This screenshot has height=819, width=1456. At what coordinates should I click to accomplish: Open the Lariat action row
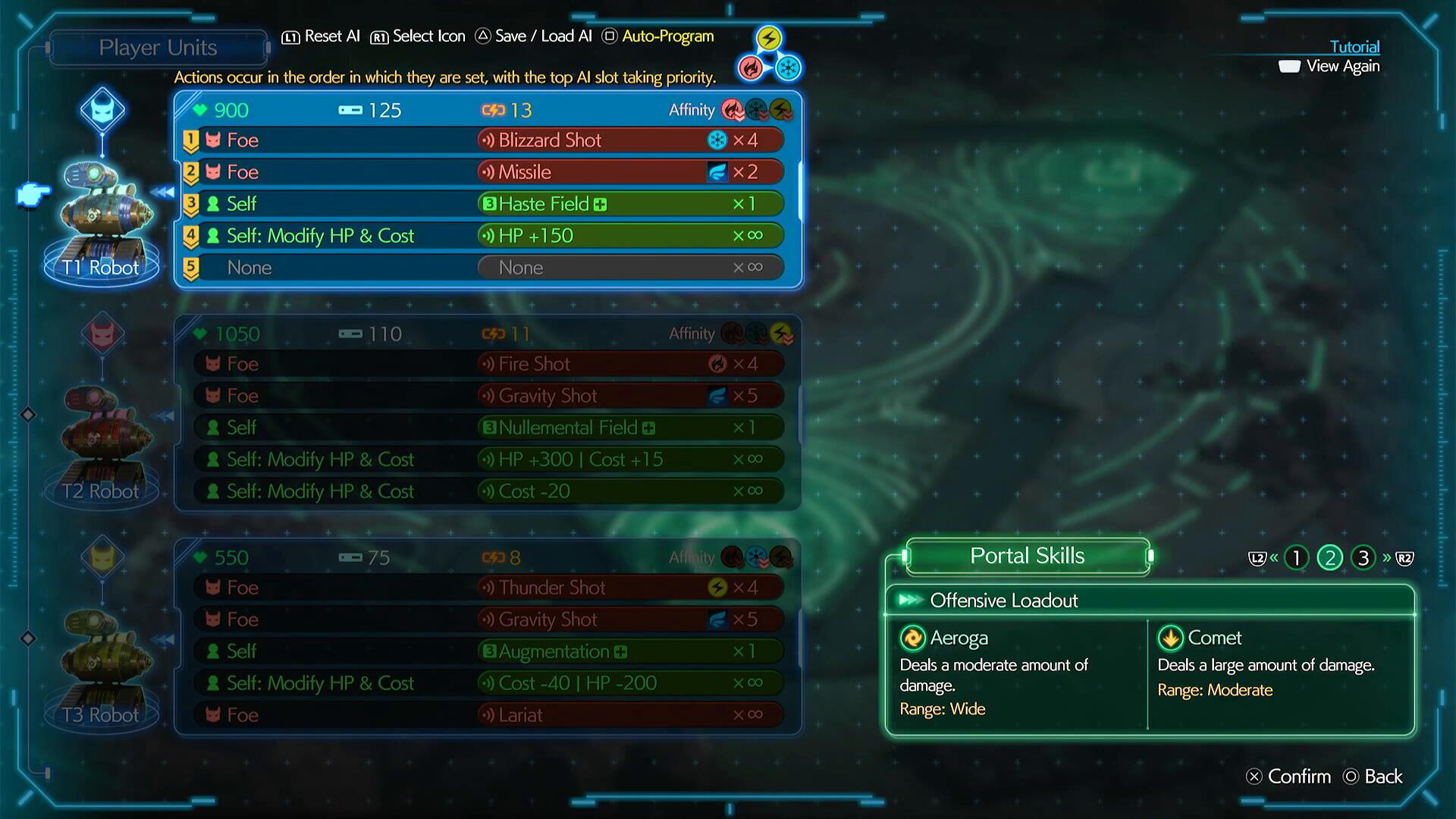629,715
